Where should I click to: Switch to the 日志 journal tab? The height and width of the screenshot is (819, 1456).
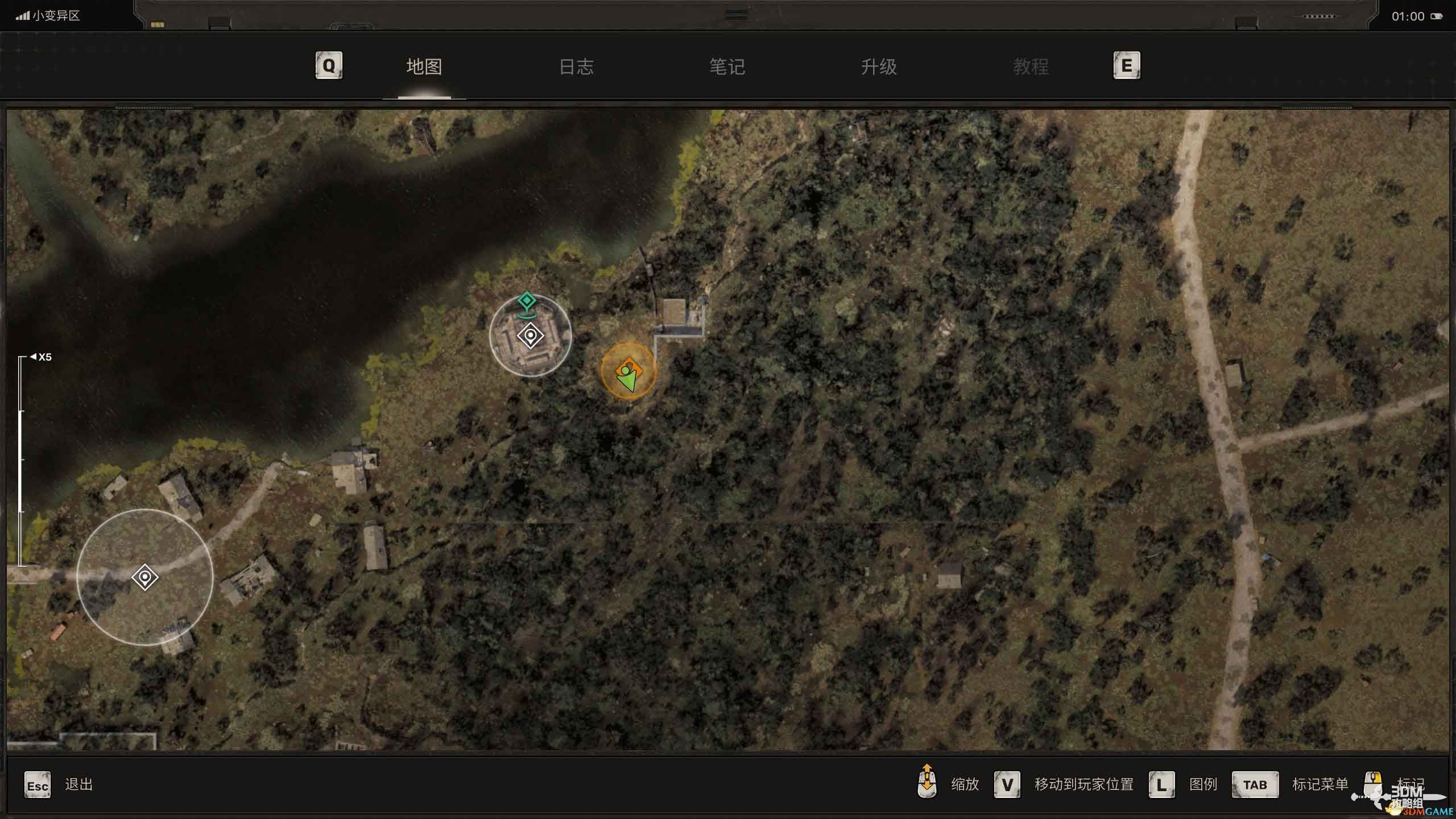click(577, 67)
